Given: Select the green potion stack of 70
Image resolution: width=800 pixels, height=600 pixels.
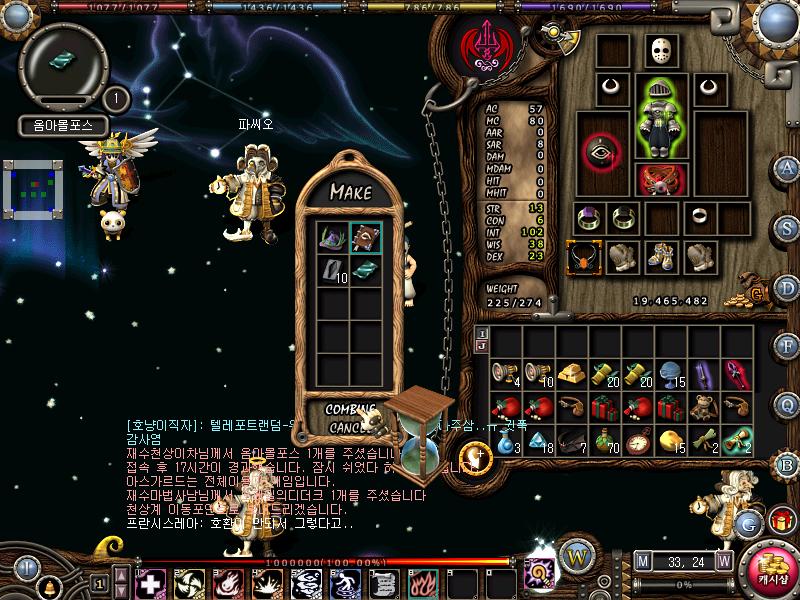Looking at the screenshot, I should (x=602, y=440).
